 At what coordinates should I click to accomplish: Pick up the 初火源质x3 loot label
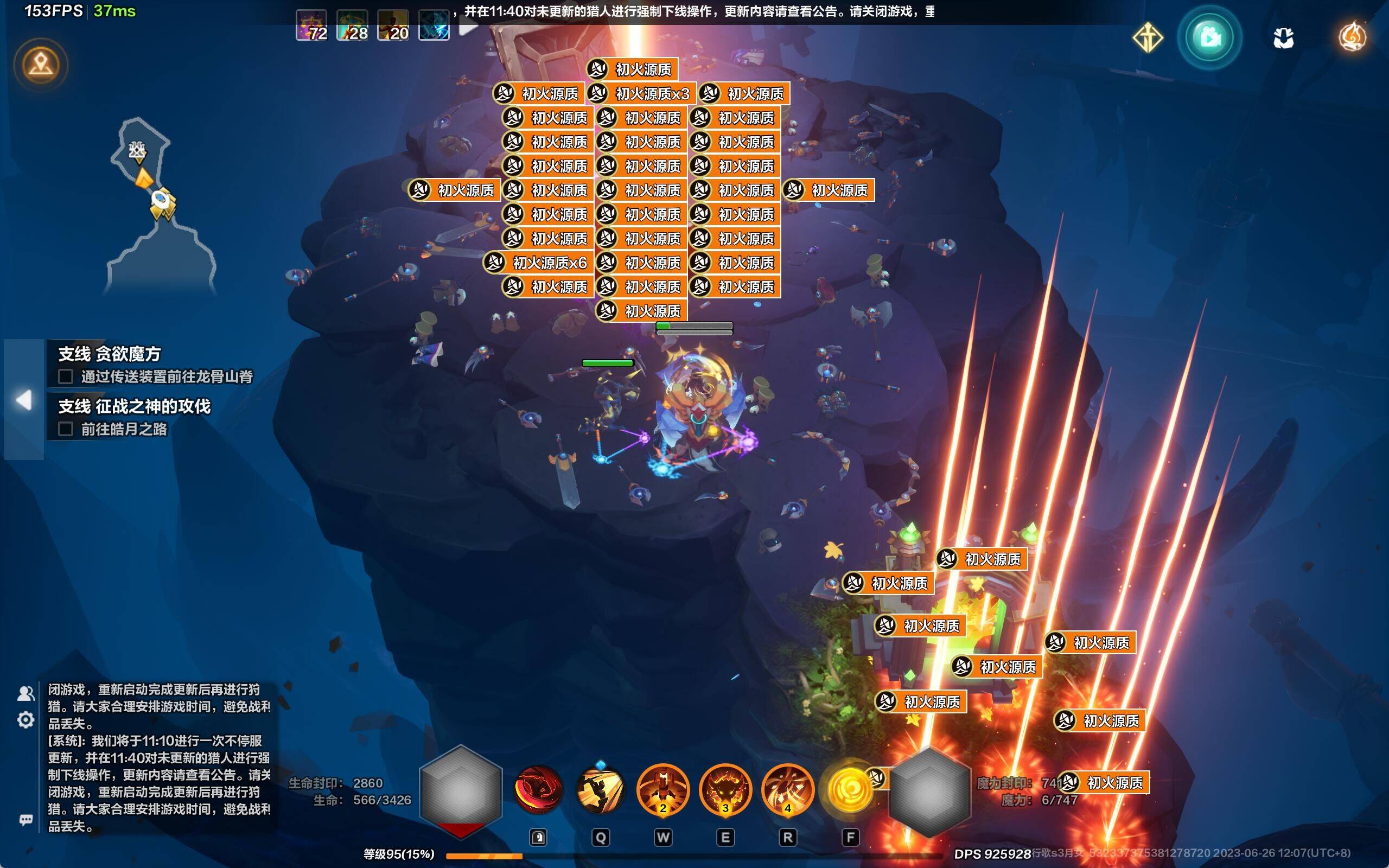point(642,93)
